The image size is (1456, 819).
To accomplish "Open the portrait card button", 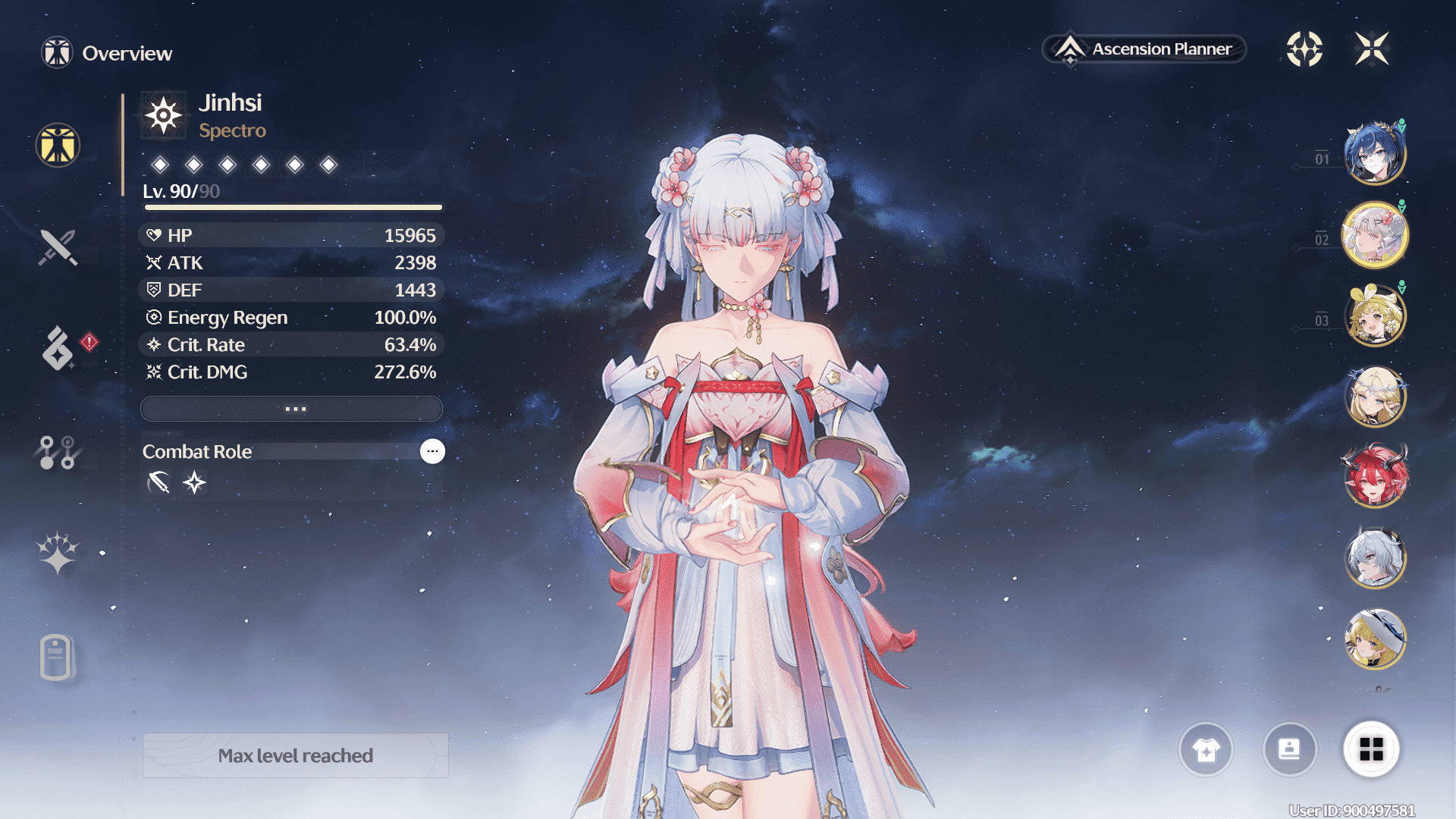I will (x=1289, y=750).
